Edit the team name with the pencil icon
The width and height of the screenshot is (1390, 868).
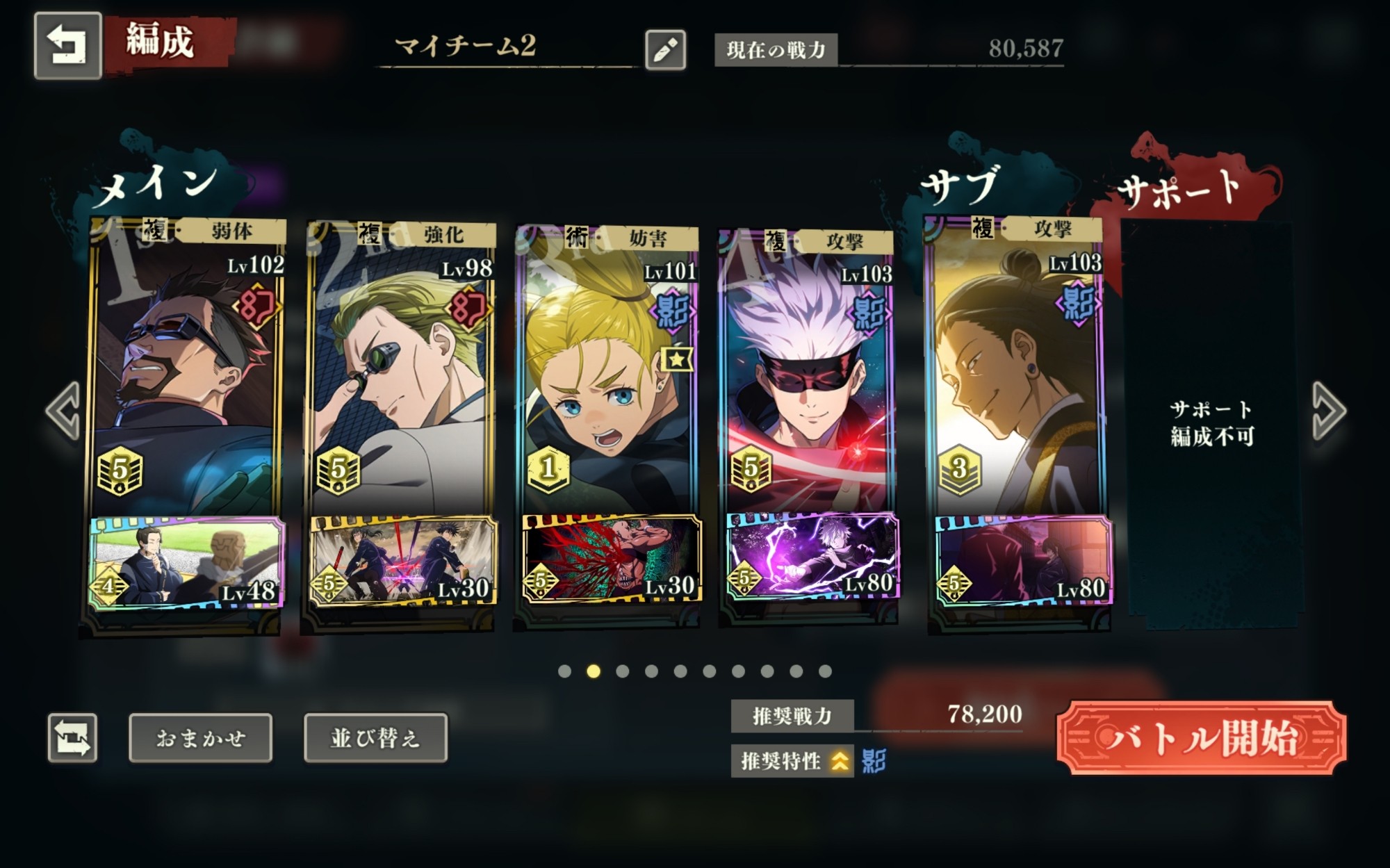point(665,49)
